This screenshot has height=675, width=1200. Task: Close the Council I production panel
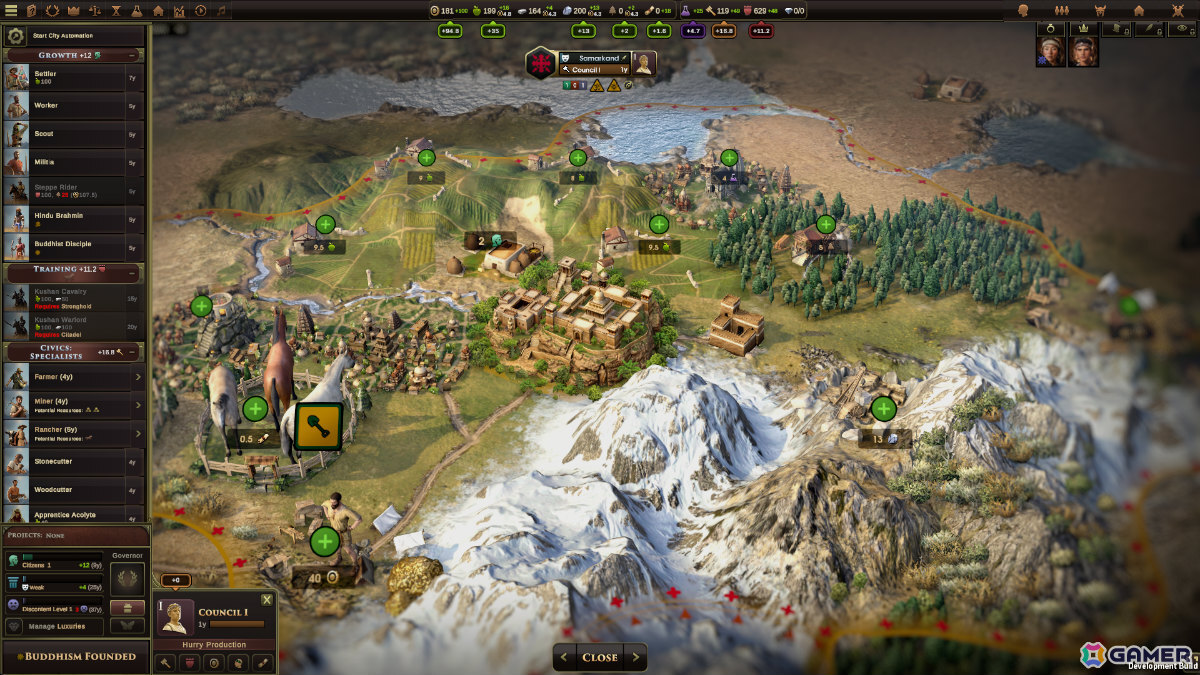coord(266,600)
